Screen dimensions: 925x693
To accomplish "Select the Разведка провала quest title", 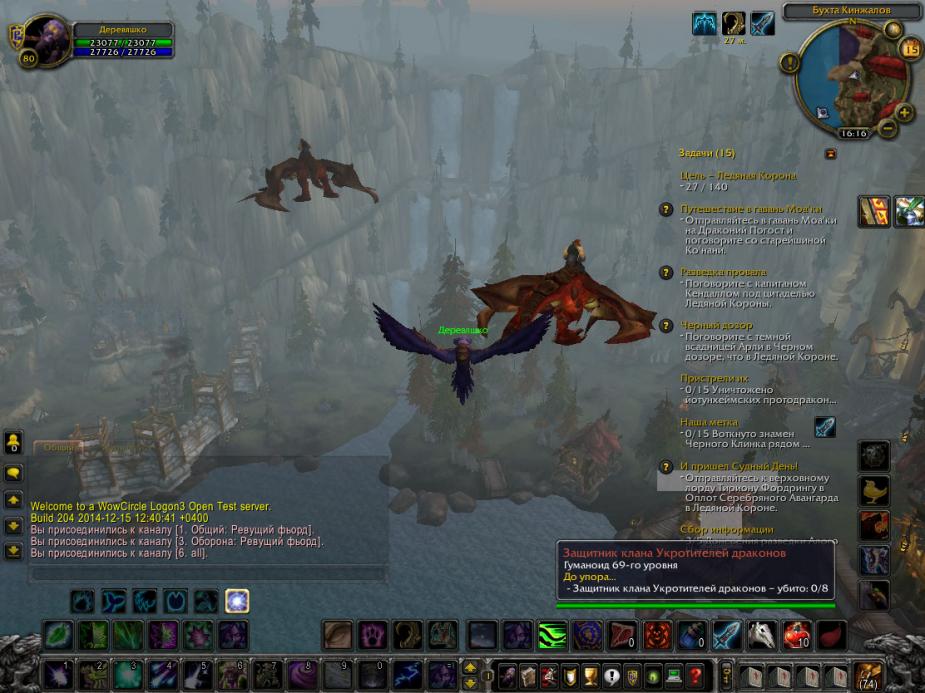I will click(723, 272).
